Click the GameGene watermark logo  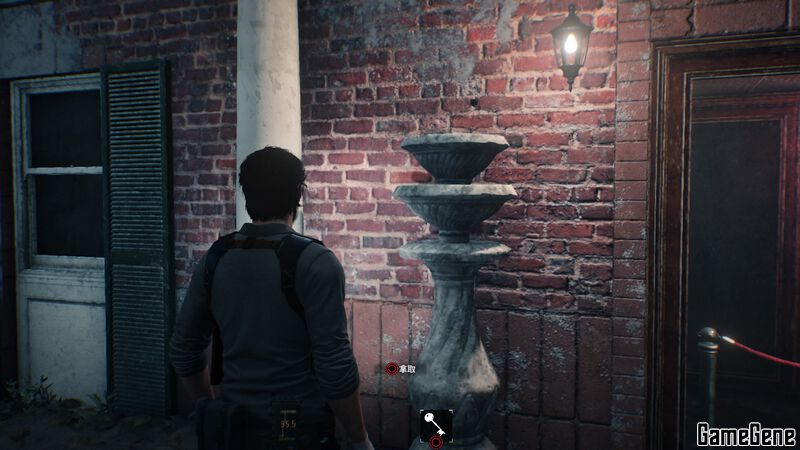746,434
